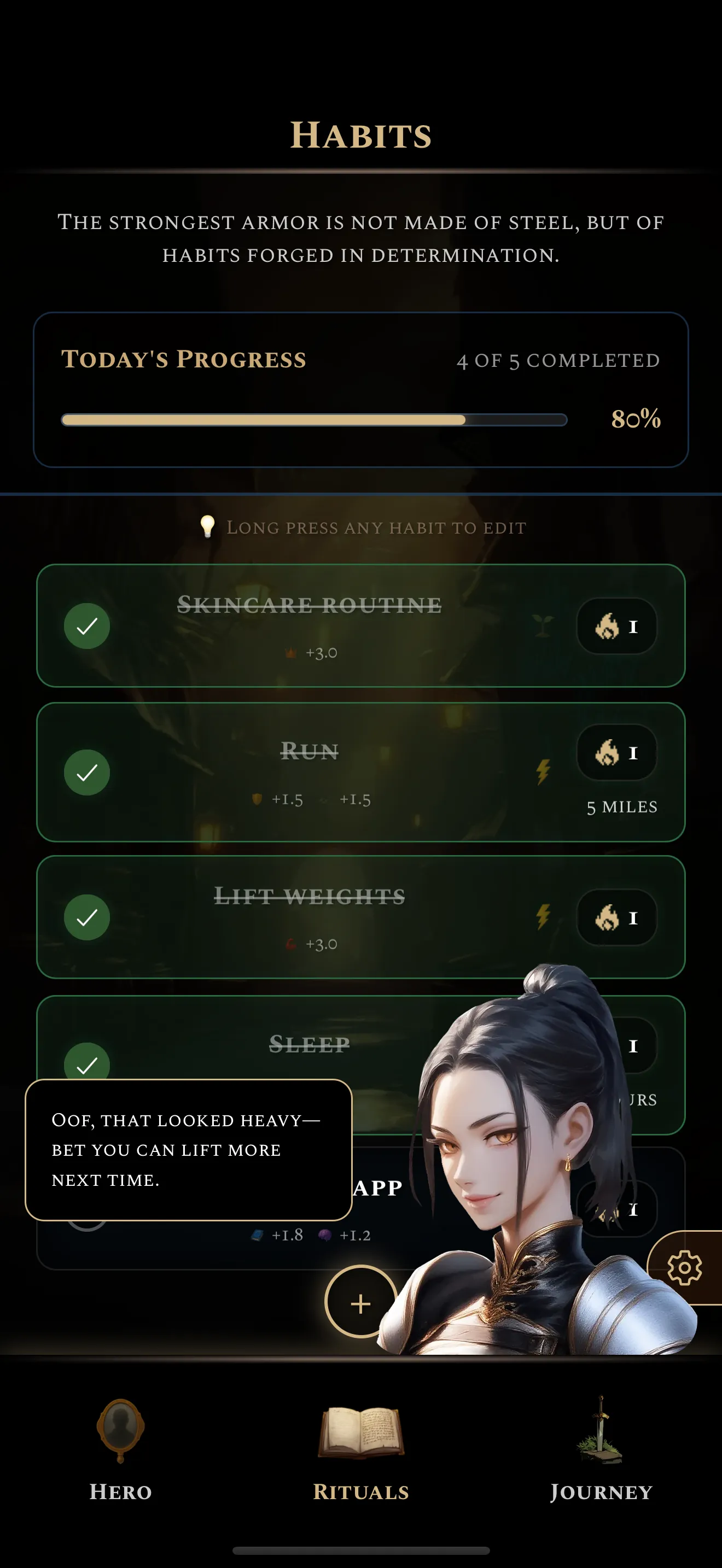
Task: Open the flame streak badge on Lift weights
Action: 616,919
